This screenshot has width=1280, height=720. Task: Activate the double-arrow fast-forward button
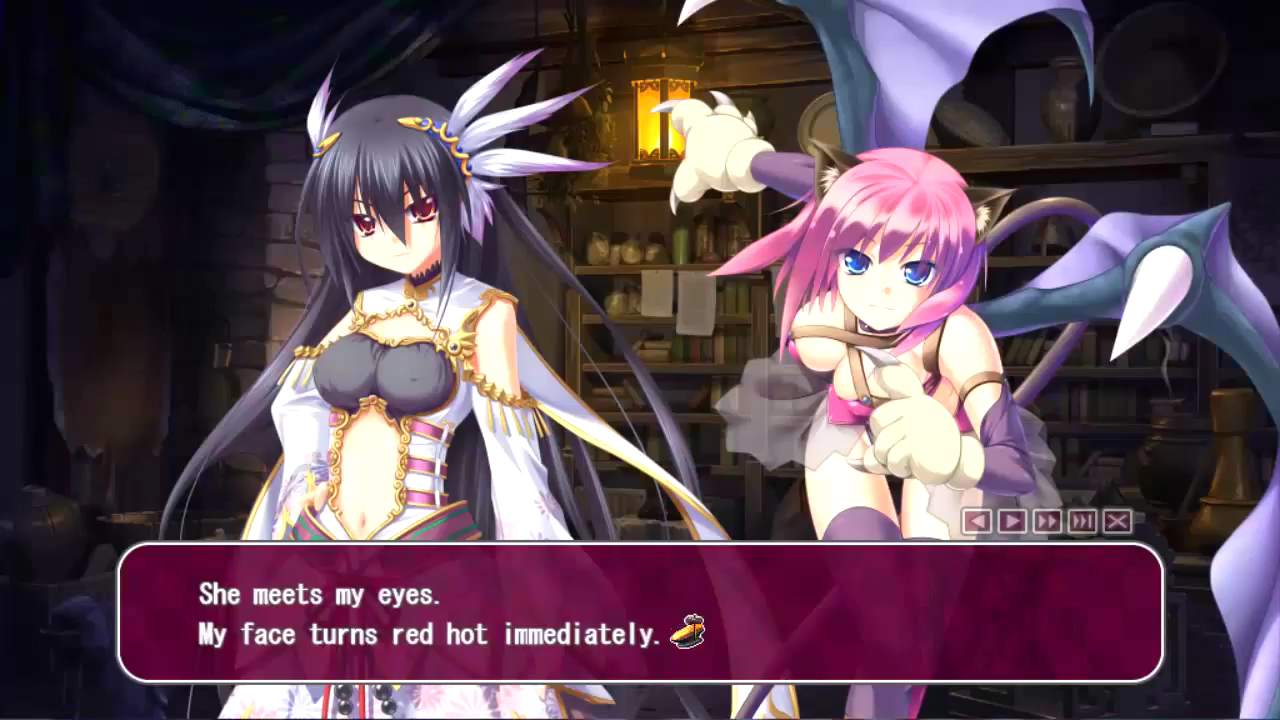click(1047, 521)
